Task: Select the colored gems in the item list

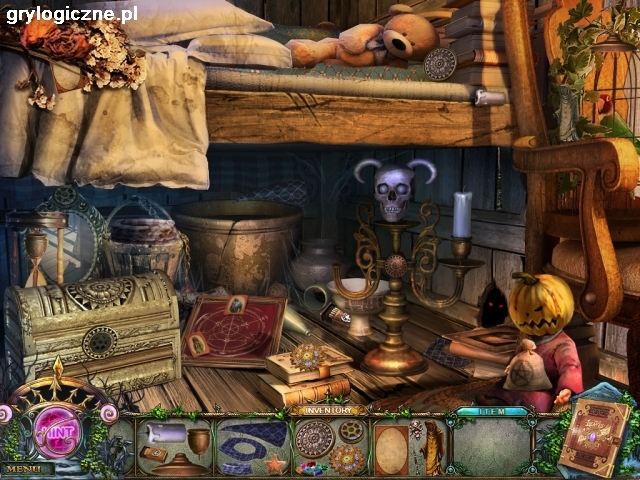Action: (x=312, y=467)
